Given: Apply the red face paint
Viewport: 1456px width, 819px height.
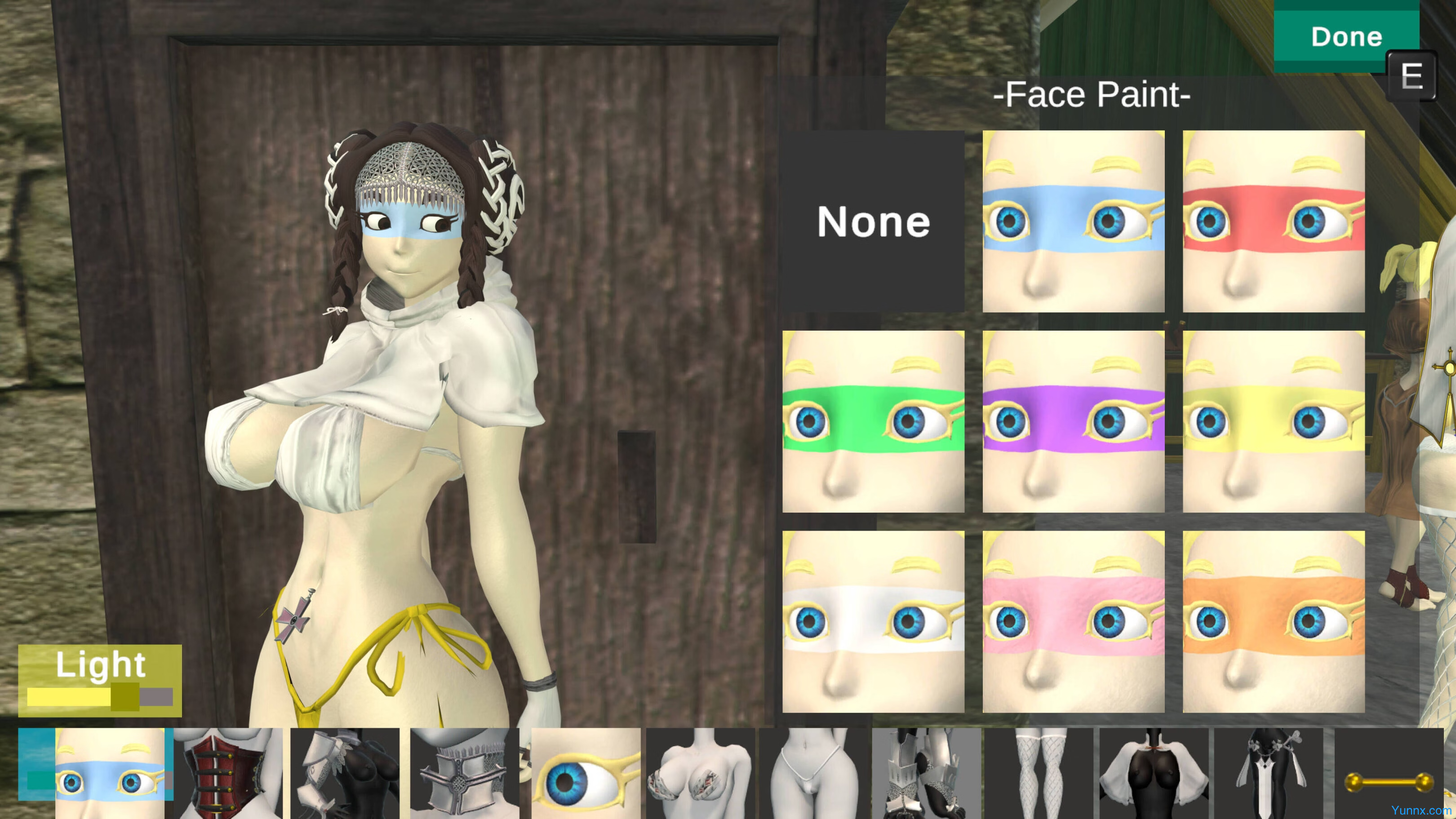Looking at the screenshot, I should [x=1273, y=221].
